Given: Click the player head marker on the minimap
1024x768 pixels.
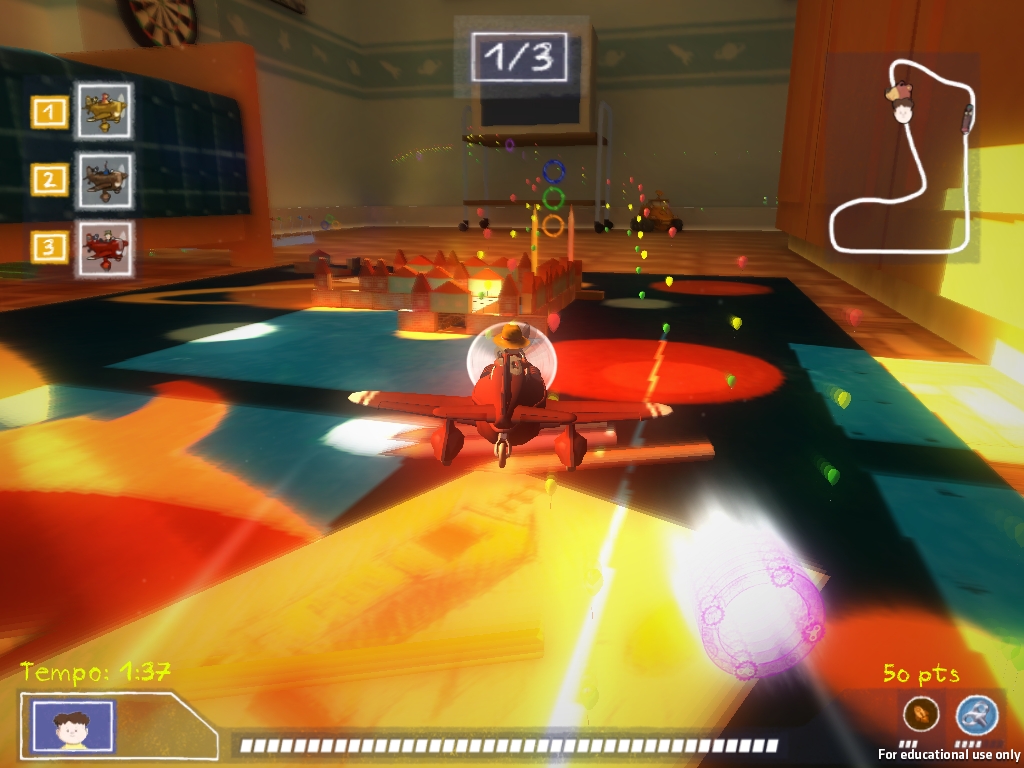Looking at the screenshot, I should click(x=902, y=104).
